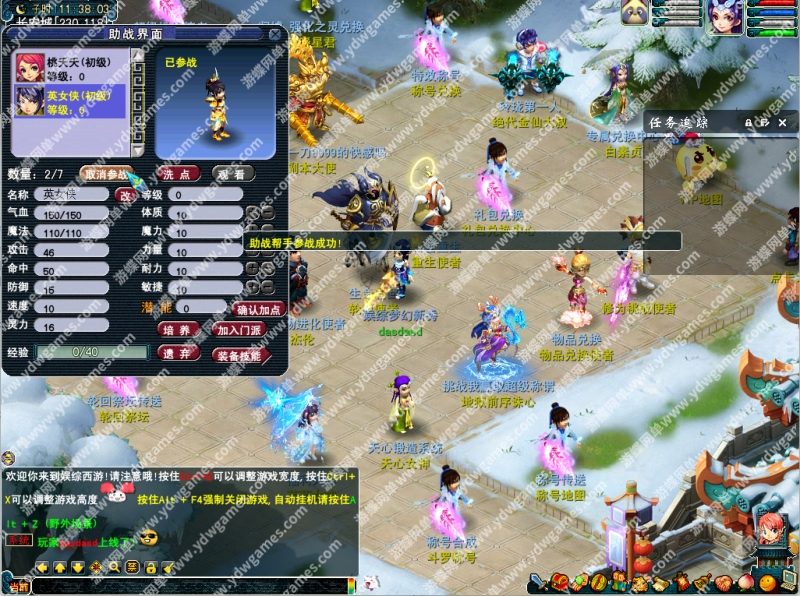Confirm points with 确认加点

[x=259, y=310]
